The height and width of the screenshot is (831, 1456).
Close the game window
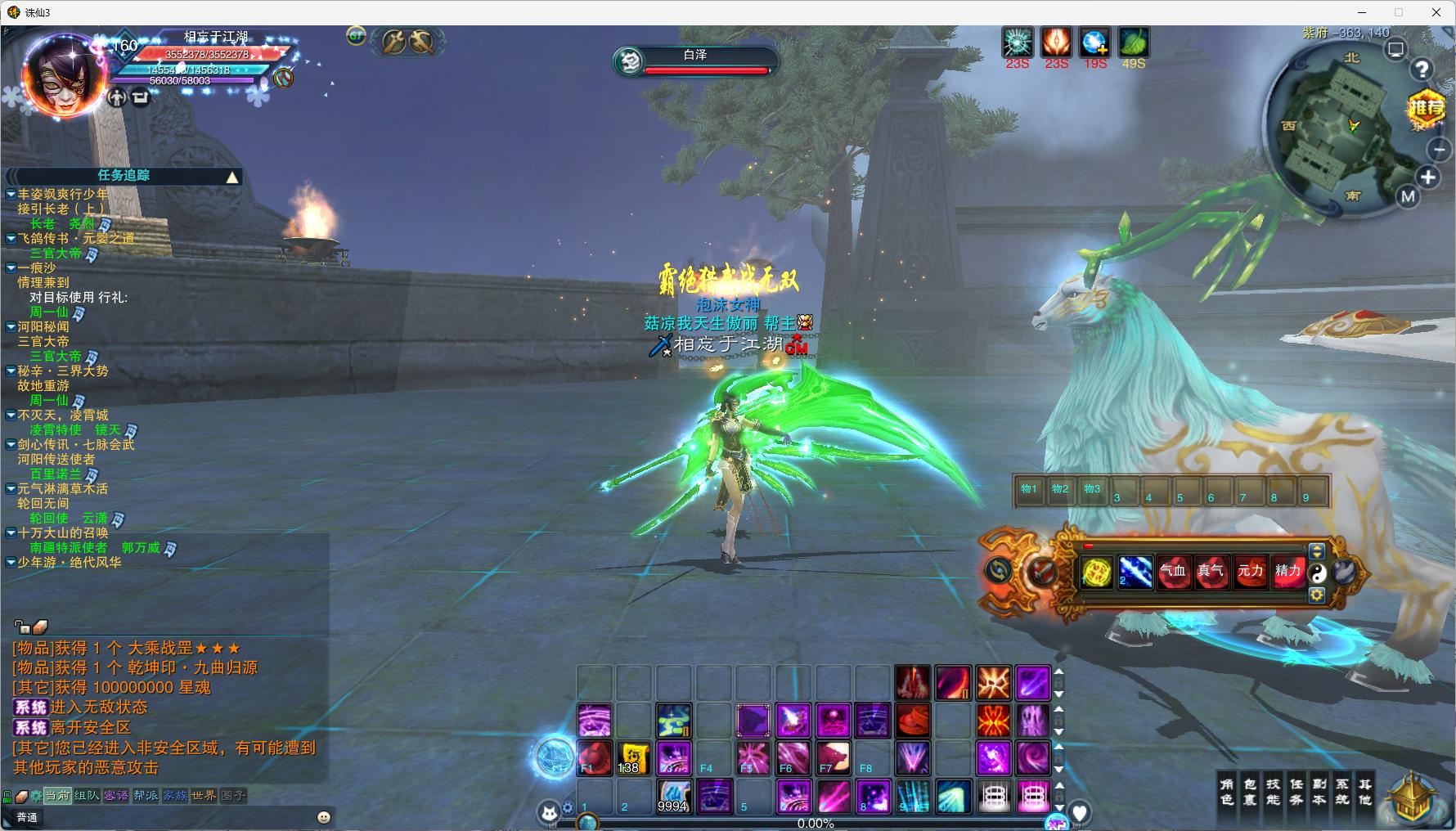pos(1436,12)
